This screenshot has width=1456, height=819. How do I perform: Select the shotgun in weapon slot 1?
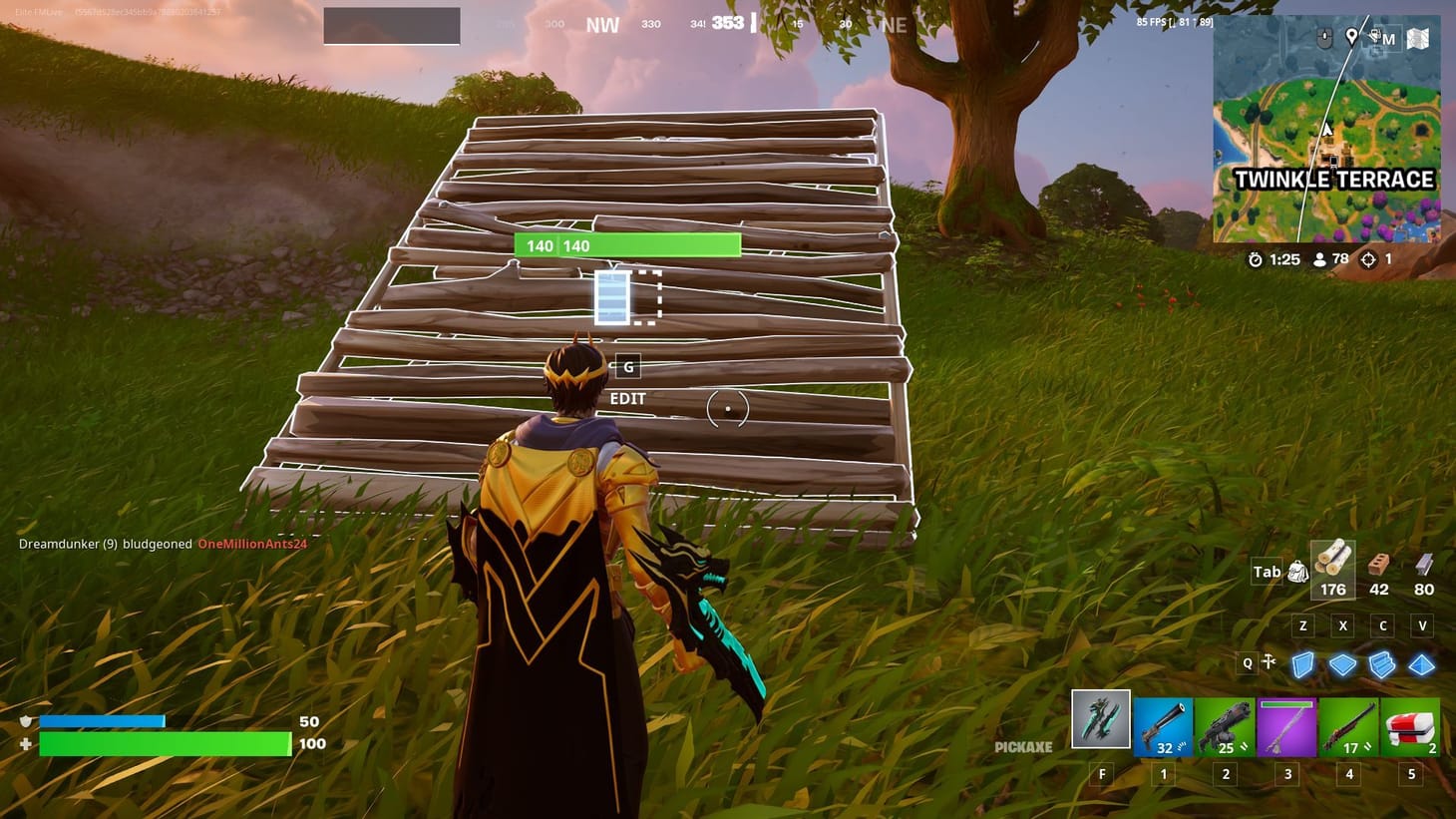[1163, 720]
